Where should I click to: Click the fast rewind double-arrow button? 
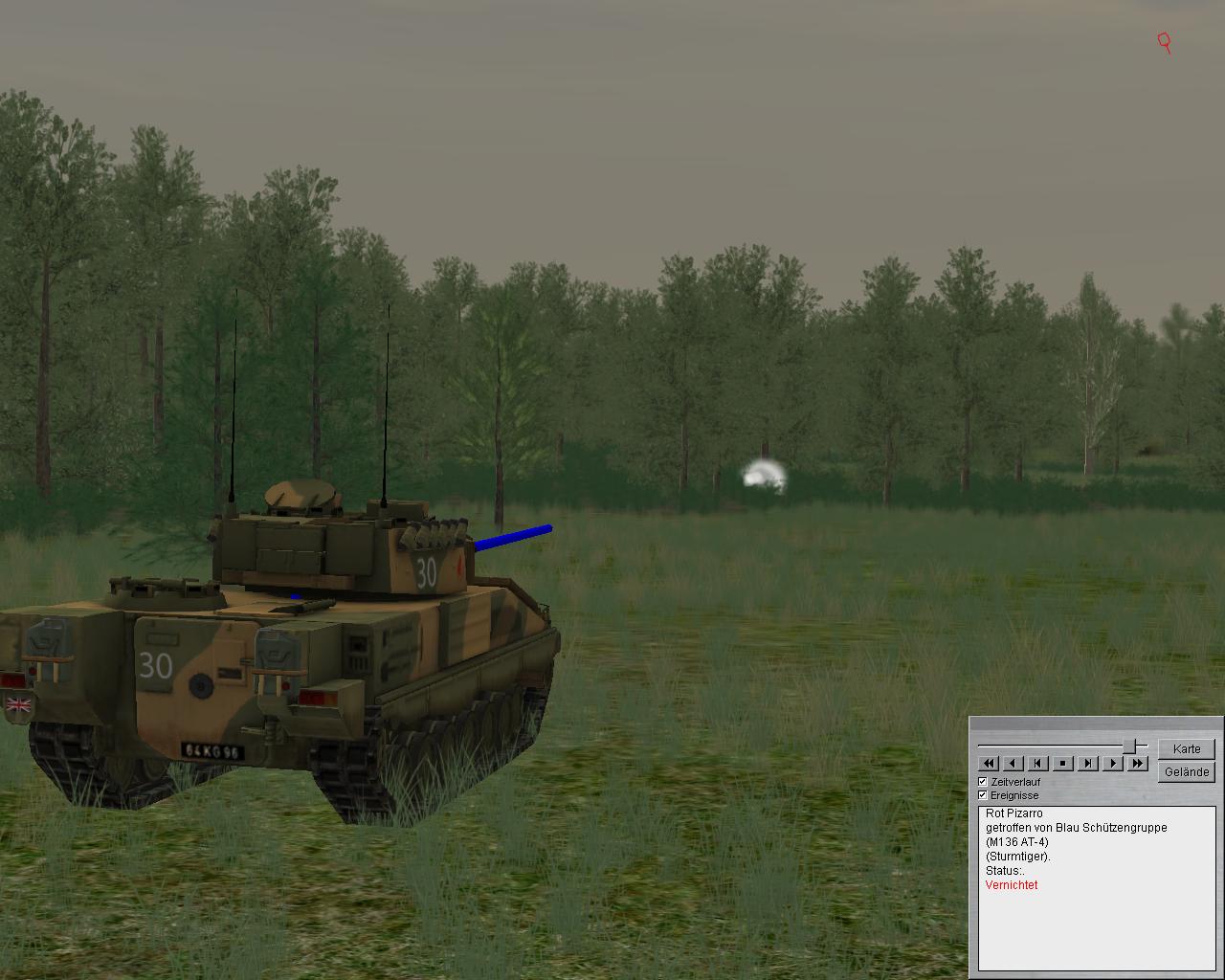[989, 763]
